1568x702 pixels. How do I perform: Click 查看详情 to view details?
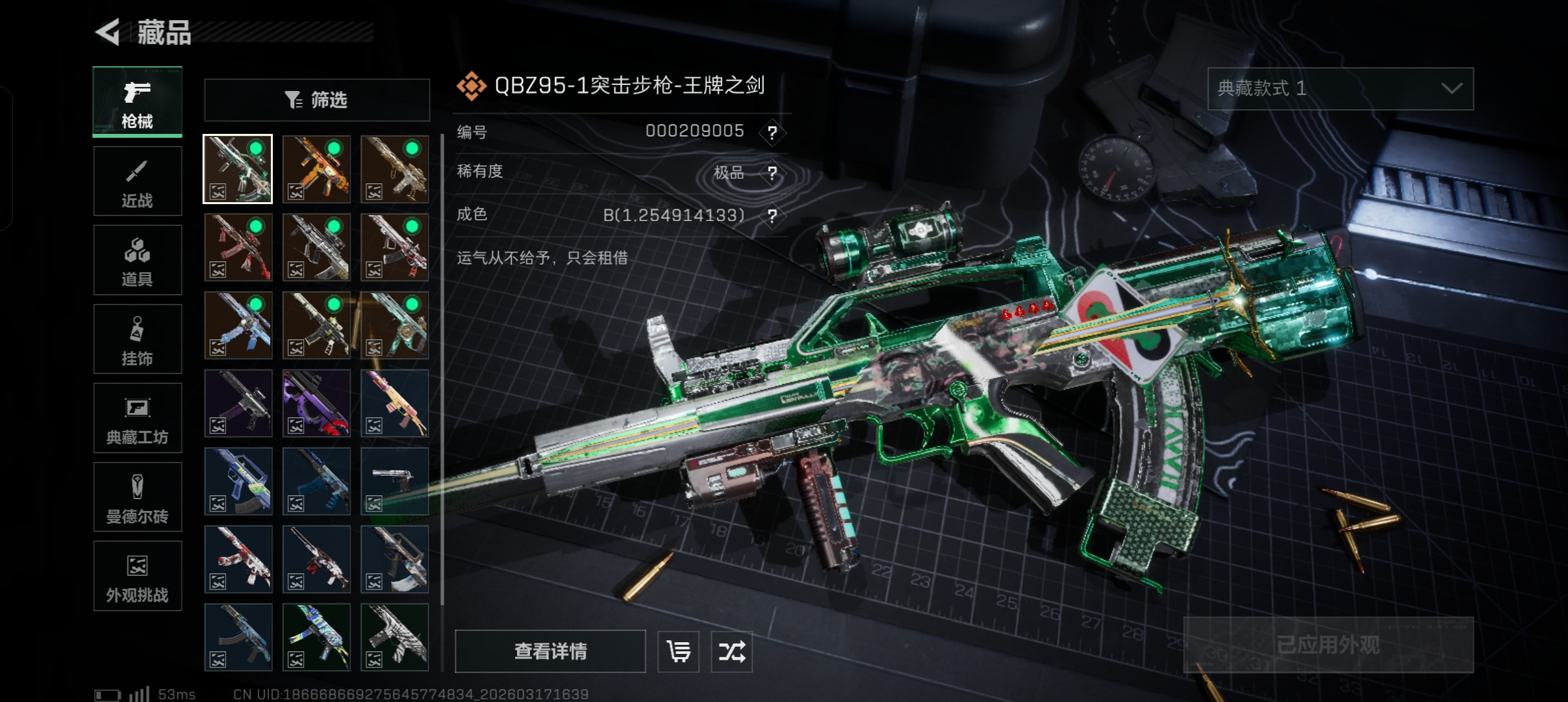click(550, 651)
